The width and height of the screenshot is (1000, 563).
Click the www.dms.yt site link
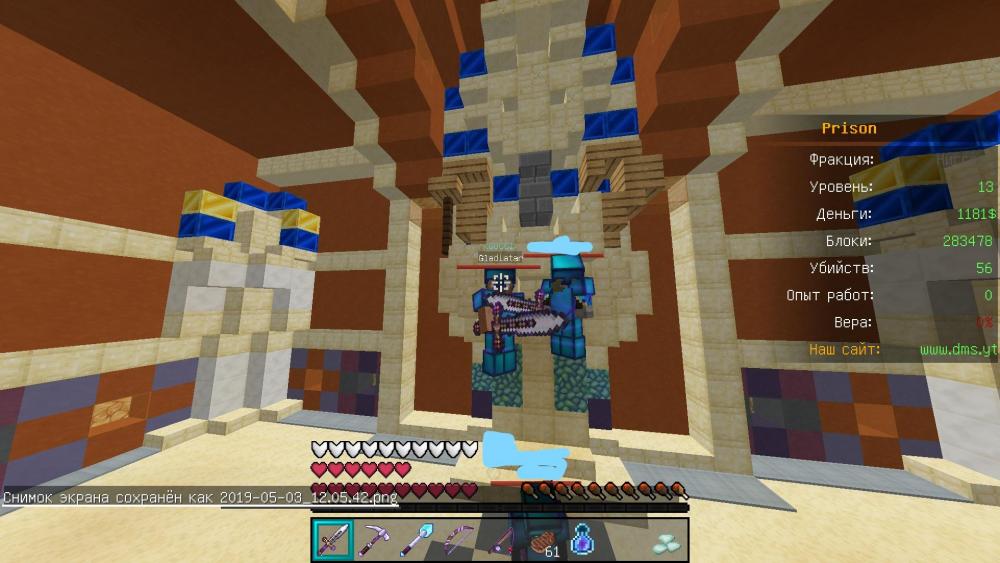pos(957,350)
